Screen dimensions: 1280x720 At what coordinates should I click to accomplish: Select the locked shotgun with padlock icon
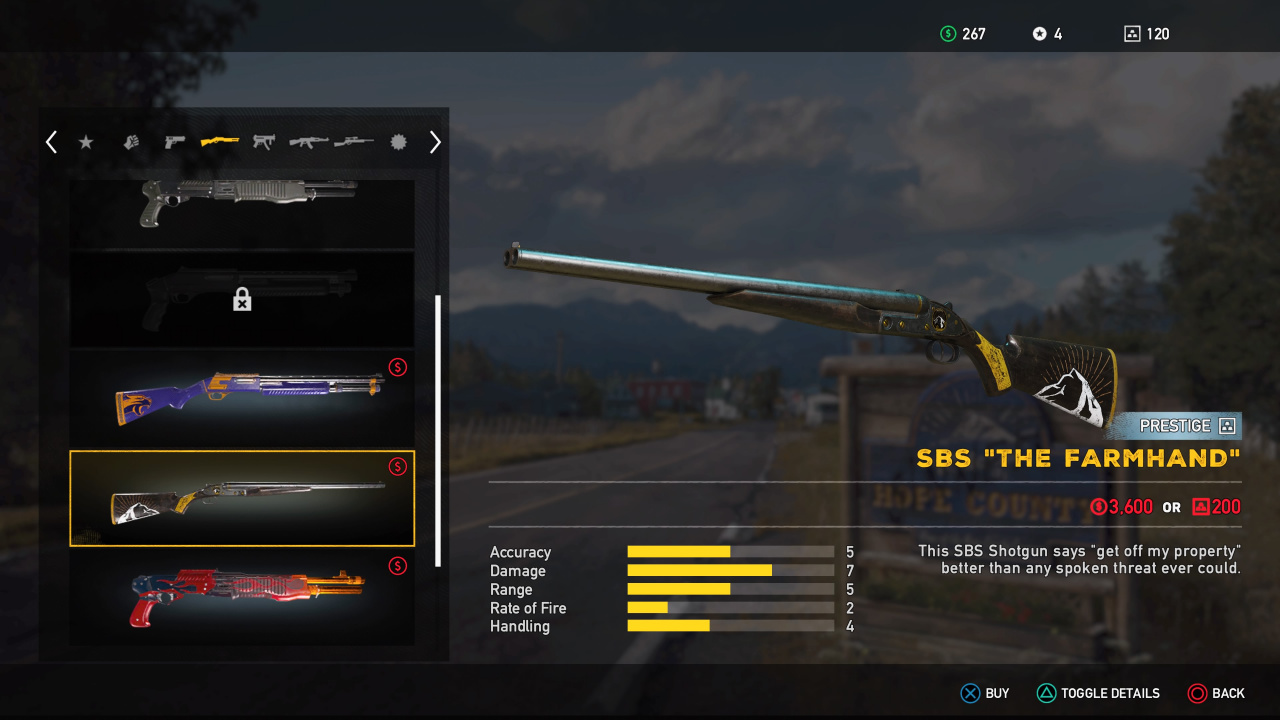242,299
